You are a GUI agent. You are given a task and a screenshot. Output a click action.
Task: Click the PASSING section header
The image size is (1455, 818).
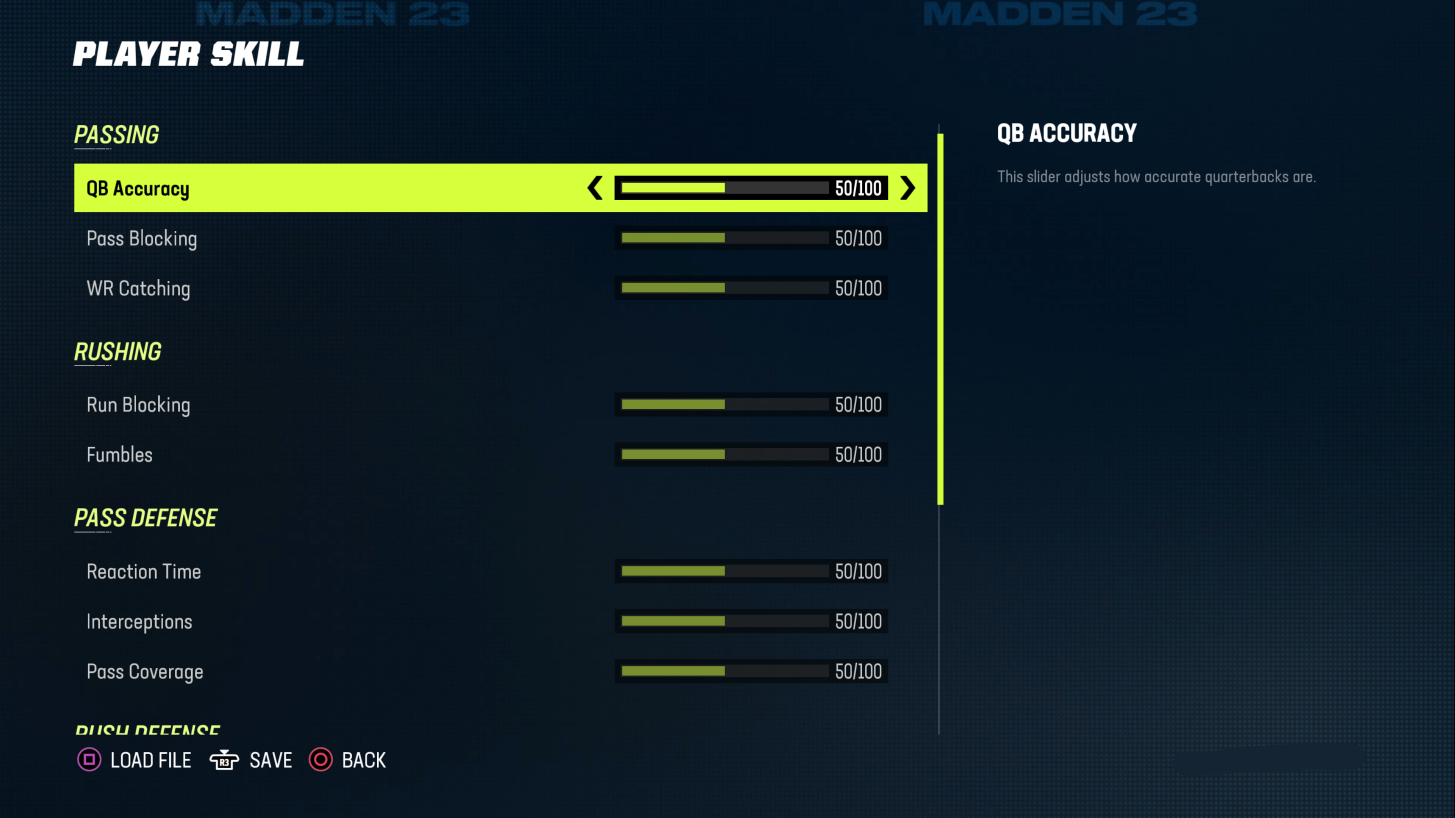tap(116, 135)
